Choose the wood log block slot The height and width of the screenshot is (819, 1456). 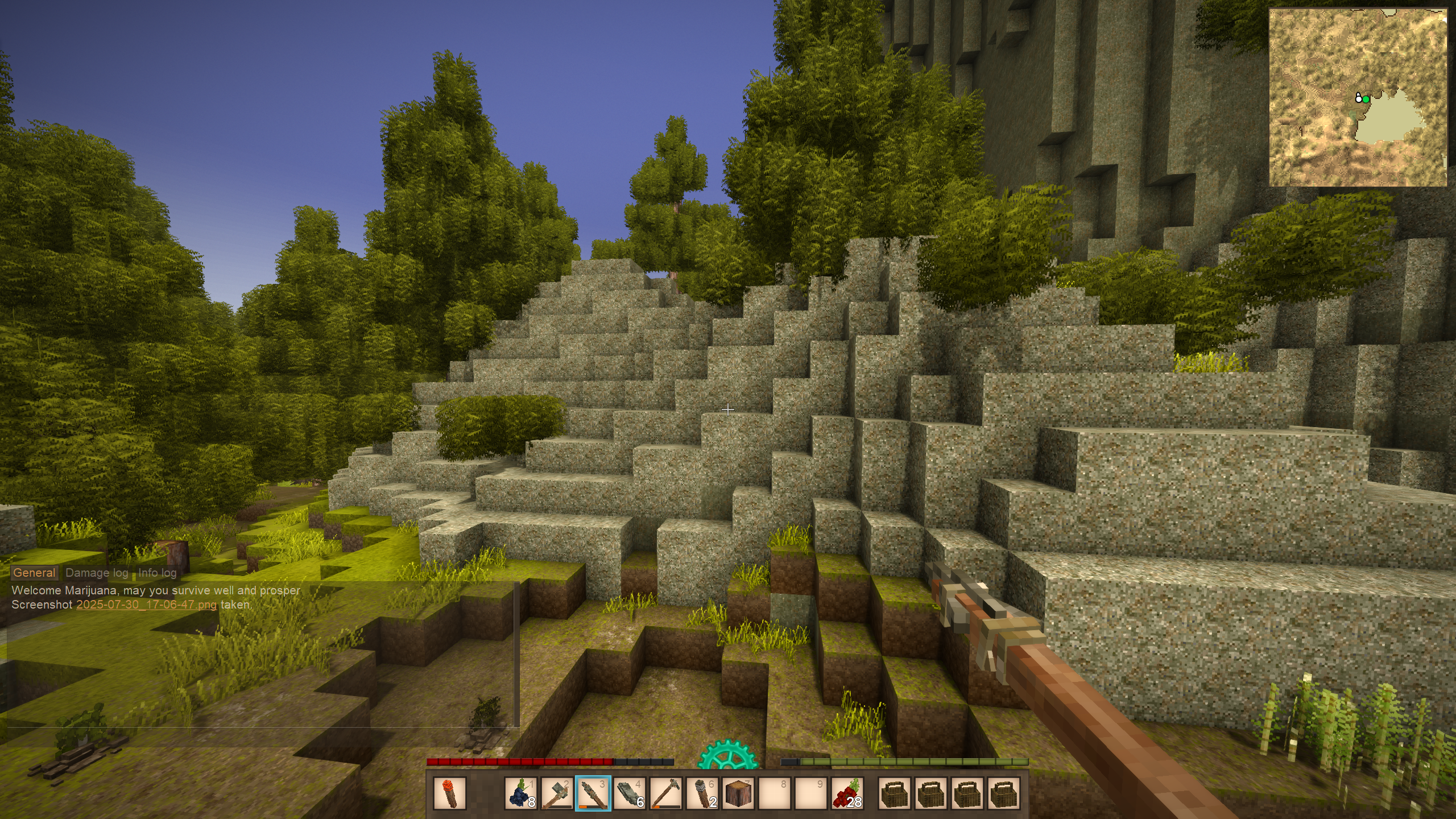739,793
